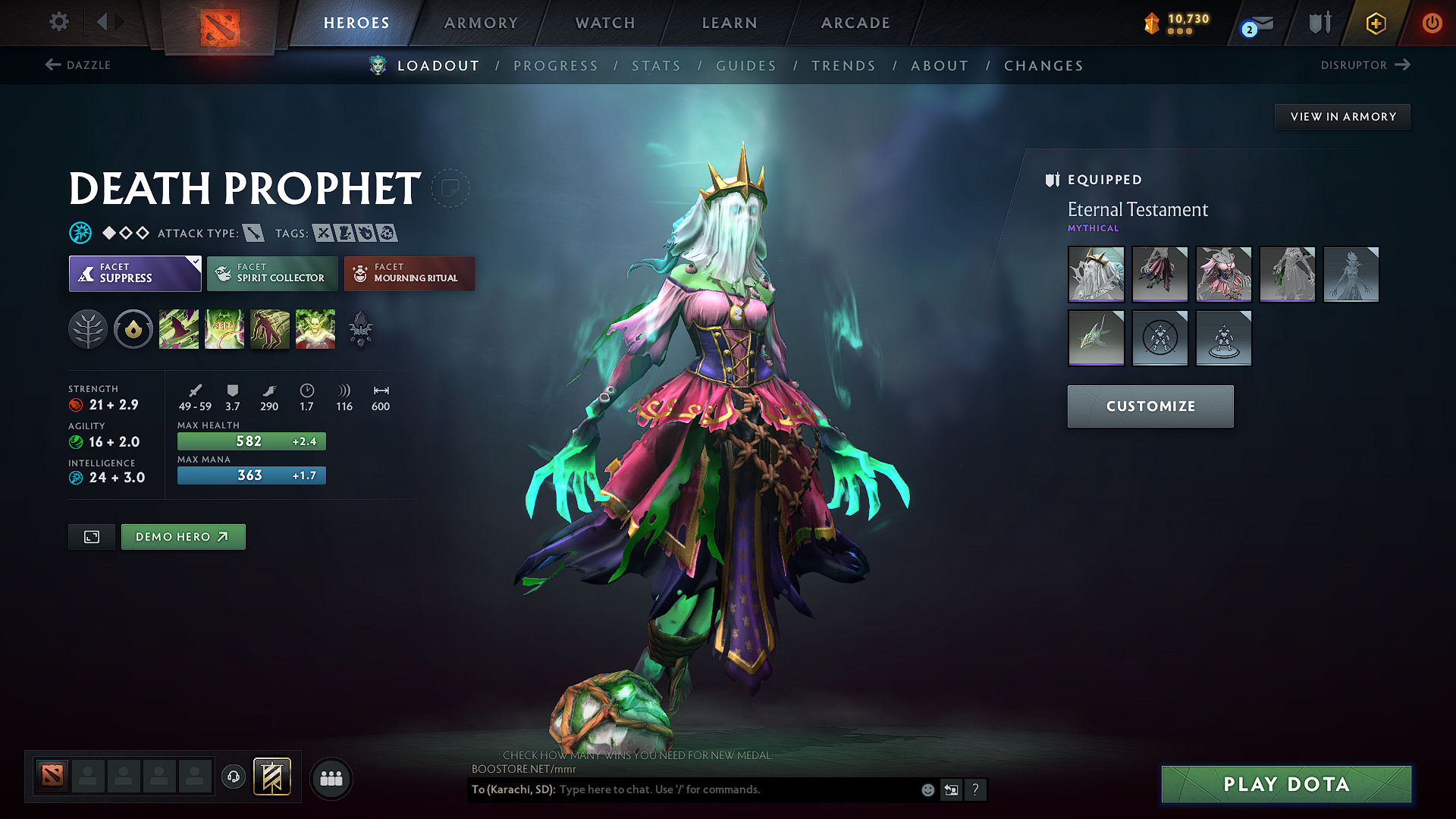
Task: Launch Demo Hero mode
Action: (183, 537)
